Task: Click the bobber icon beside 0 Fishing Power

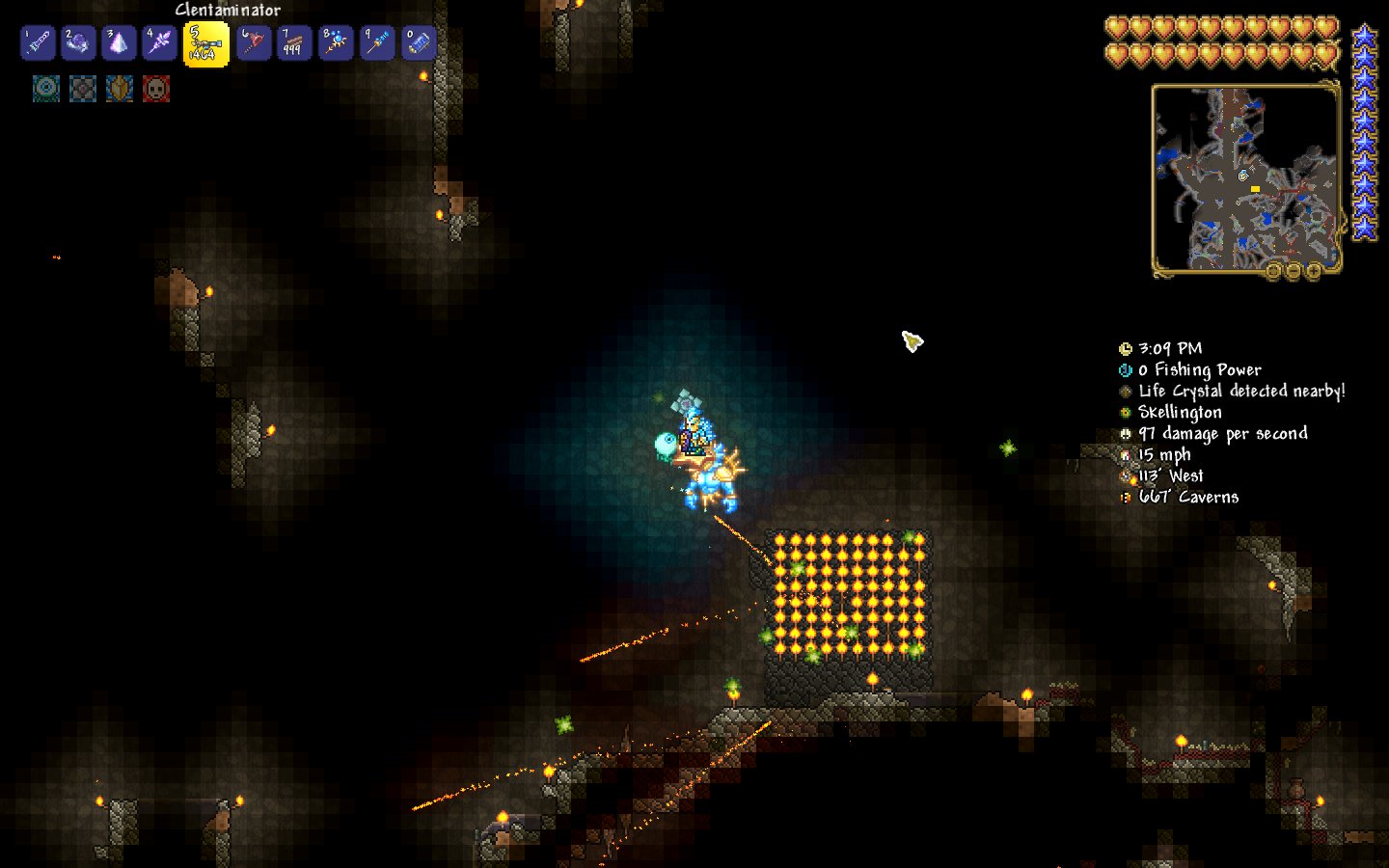Action: click(x=1125, y=369)
